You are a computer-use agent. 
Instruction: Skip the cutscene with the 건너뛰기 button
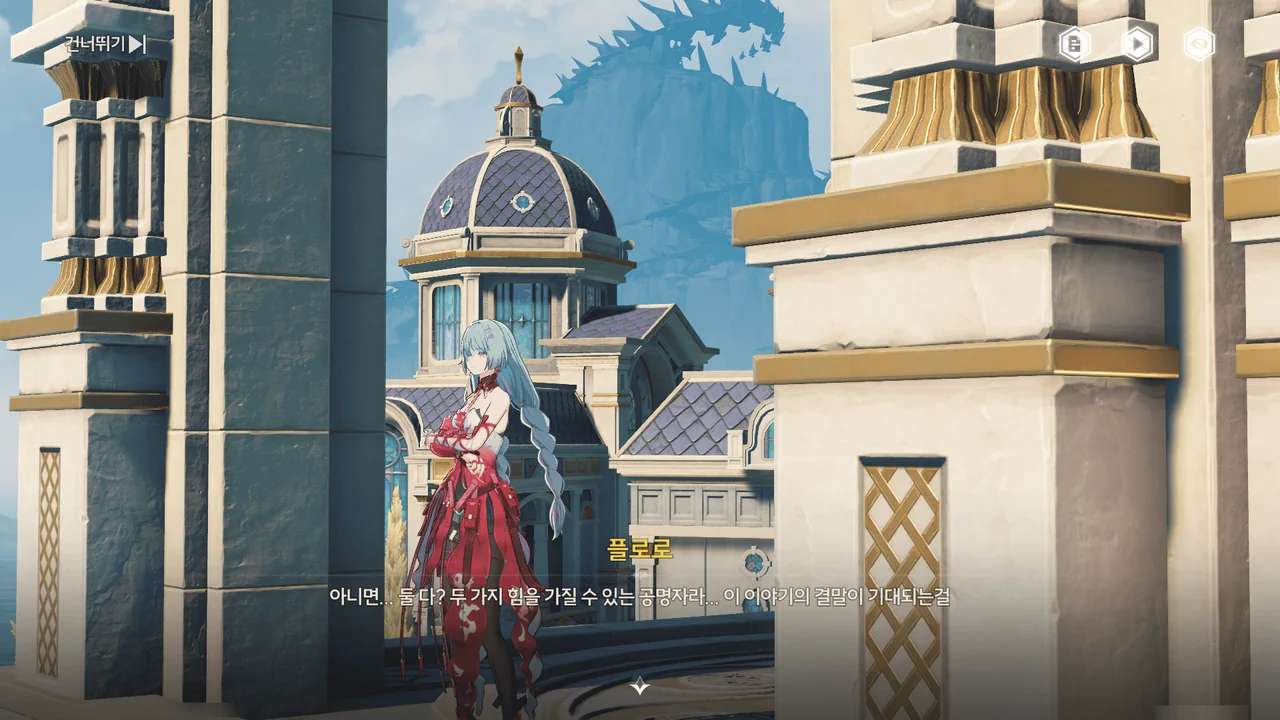[x=105, y=44]
